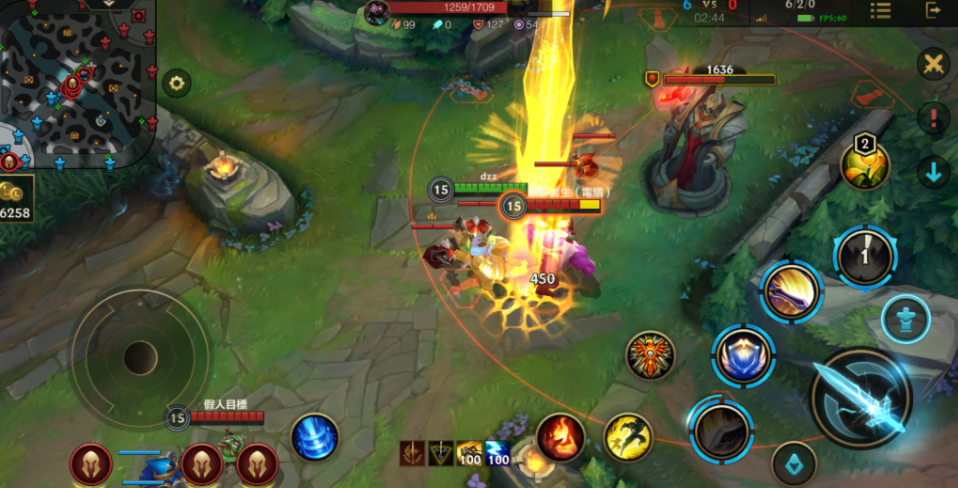Send the red exclamation alert ping
Image resolution: width=958 pixels, height=488 pixels.
(x=933, y=118)
